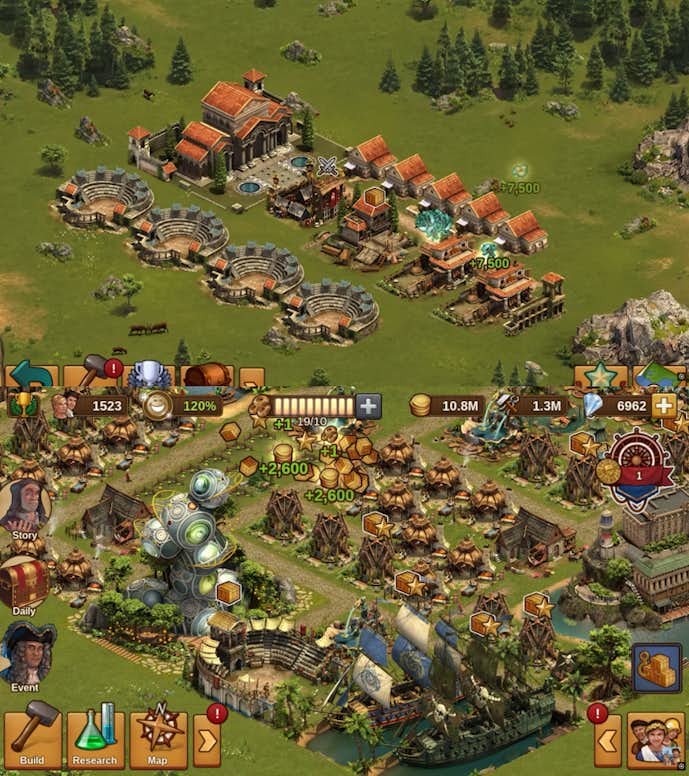Click the teal back arrow button
Screen dimensions: 689x776
(x=32, y=376)
